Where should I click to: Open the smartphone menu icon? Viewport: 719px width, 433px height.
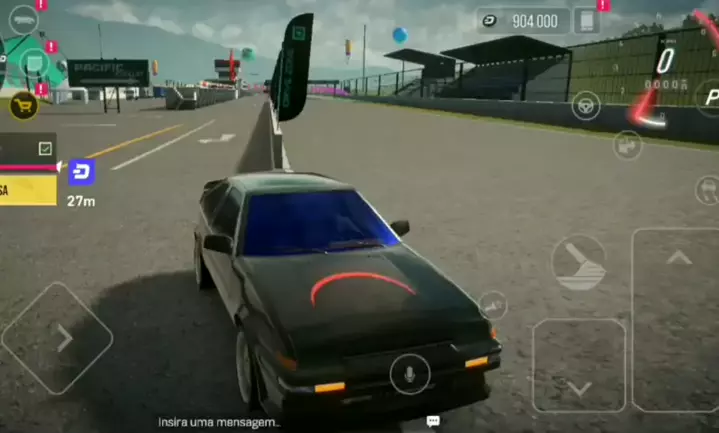tap(587, 21)
